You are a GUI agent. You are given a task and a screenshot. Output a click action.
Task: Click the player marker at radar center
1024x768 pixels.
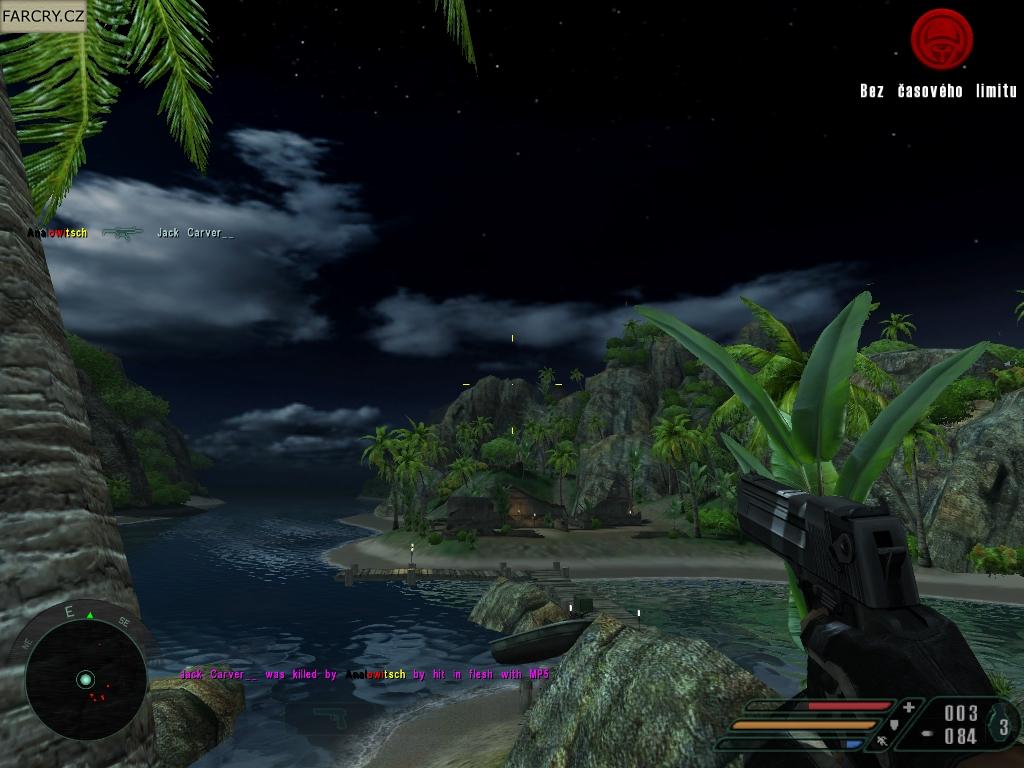pos(85,680)
